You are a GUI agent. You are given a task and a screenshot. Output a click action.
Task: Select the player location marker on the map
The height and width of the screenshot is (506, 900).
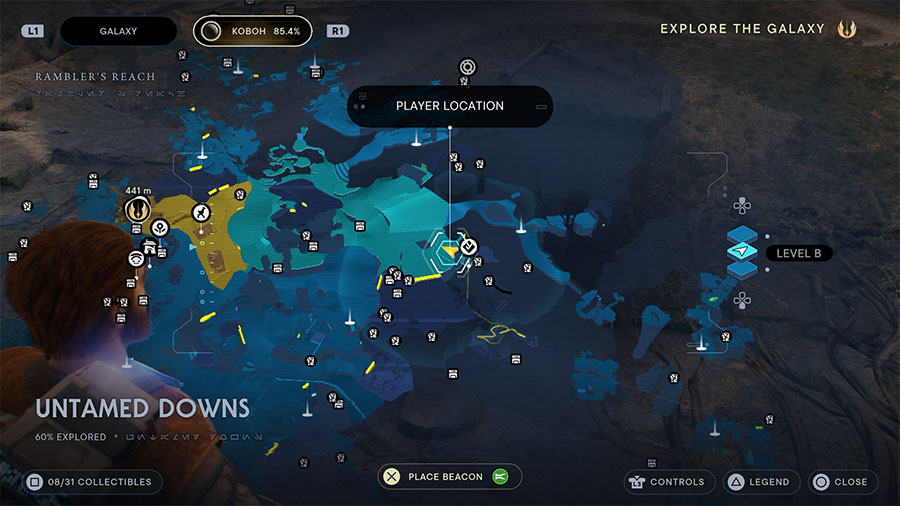coord(449,246)
